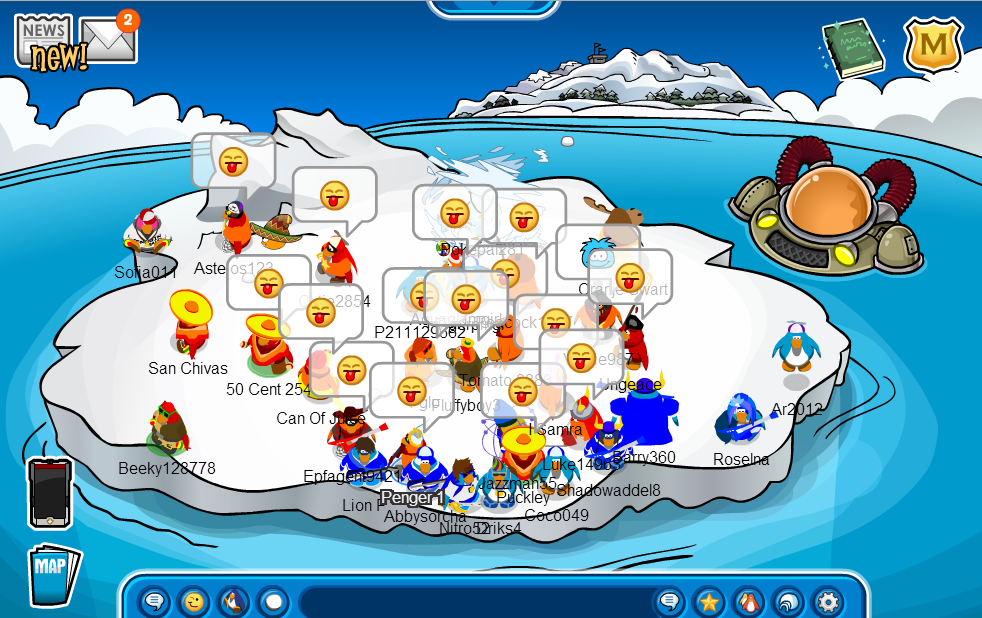Open your player card with the star button

tap(709, 602)
